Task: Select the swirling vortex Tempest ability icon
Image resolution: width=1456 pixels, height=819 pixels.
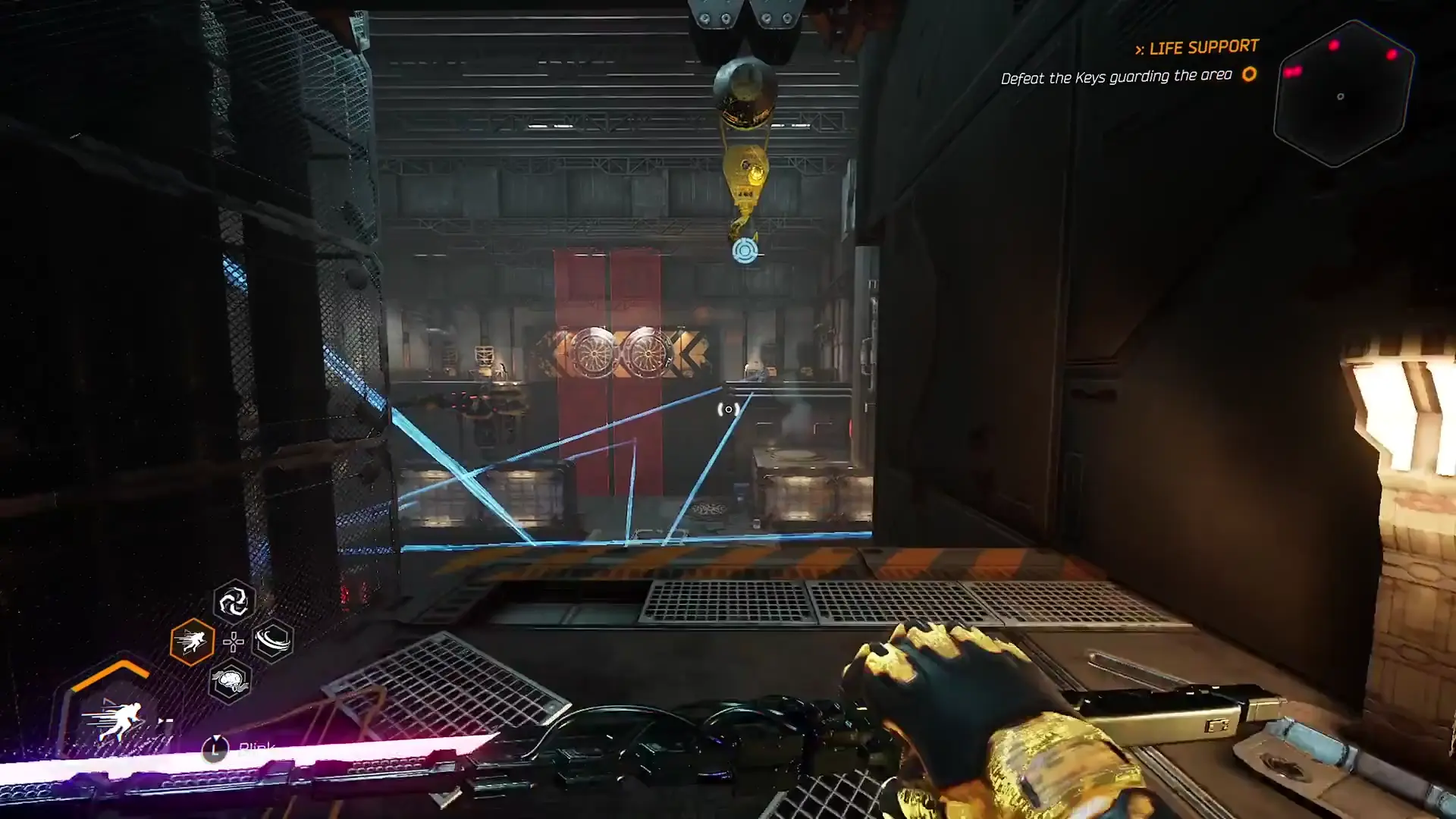Action: (x=233, y=603)
